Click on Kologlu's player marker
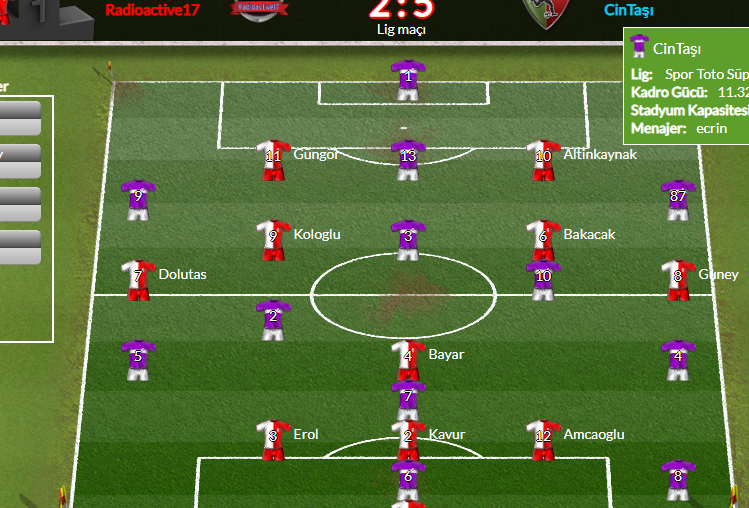Screen dimensions: 749x508 pos(273,239)
